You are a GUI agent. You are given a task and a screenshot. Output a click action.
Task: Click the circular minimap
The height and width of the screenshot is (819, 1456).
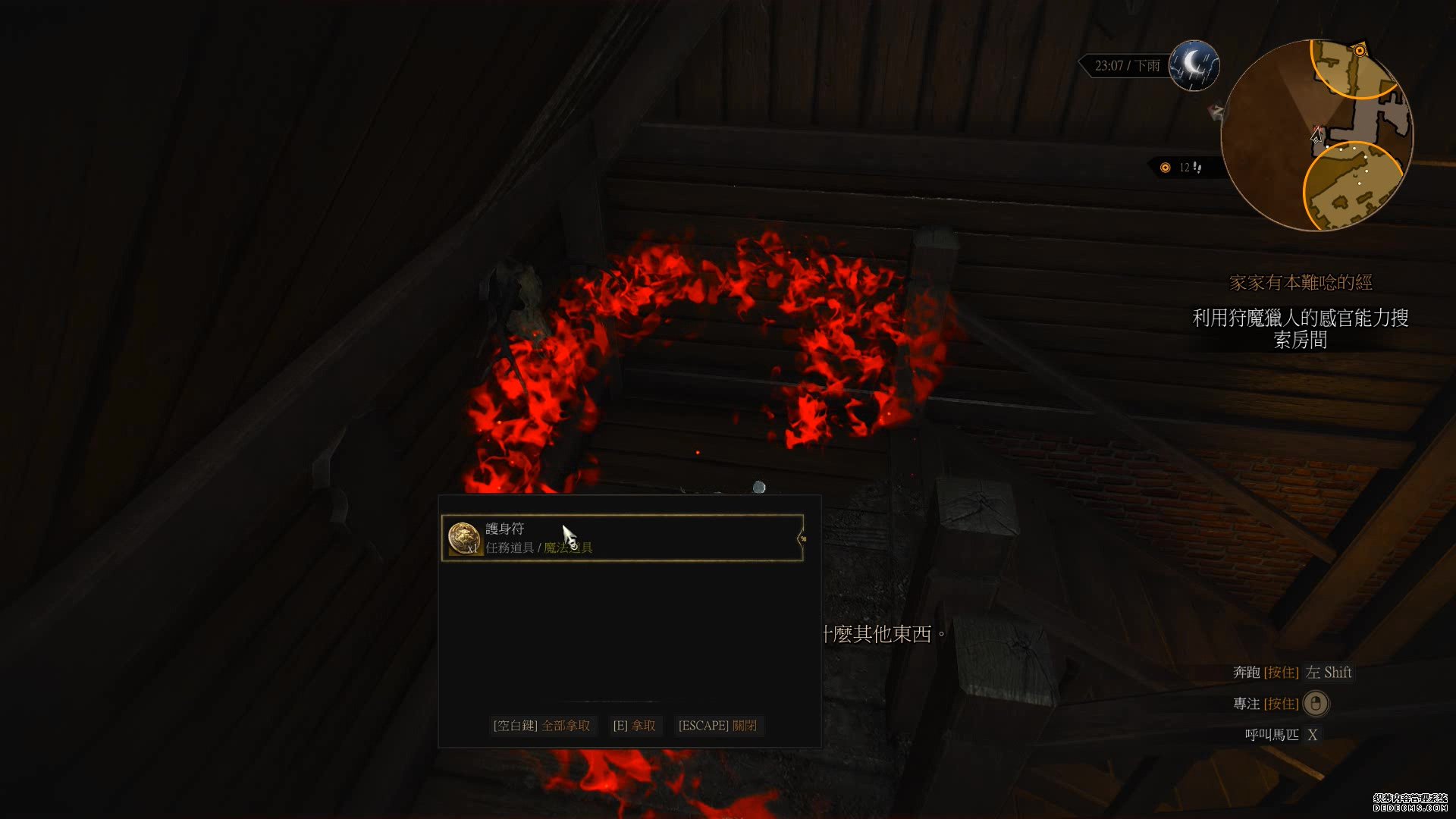1316,135
